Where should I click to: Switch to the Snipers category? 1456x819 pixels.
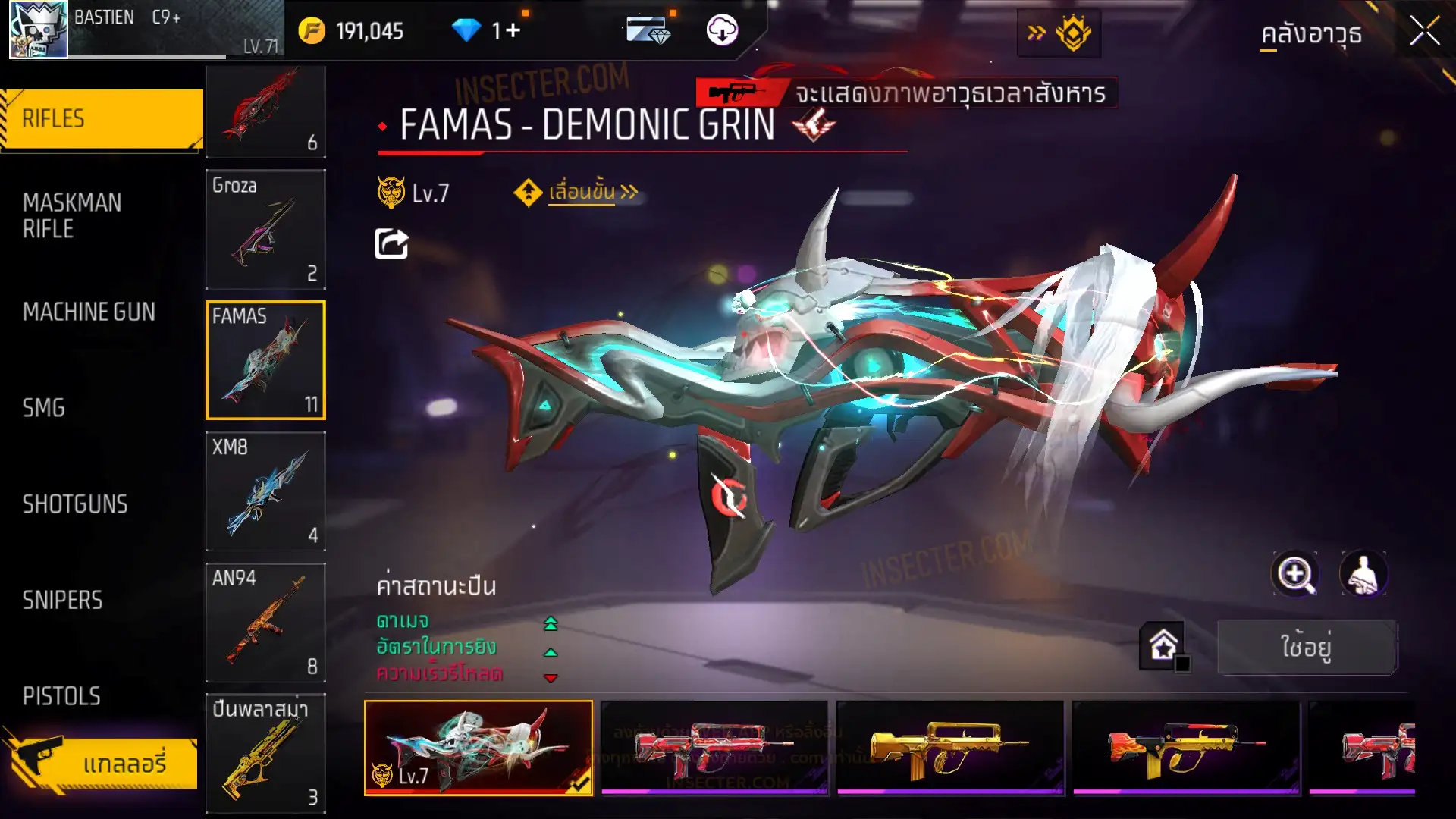(62, 601)
